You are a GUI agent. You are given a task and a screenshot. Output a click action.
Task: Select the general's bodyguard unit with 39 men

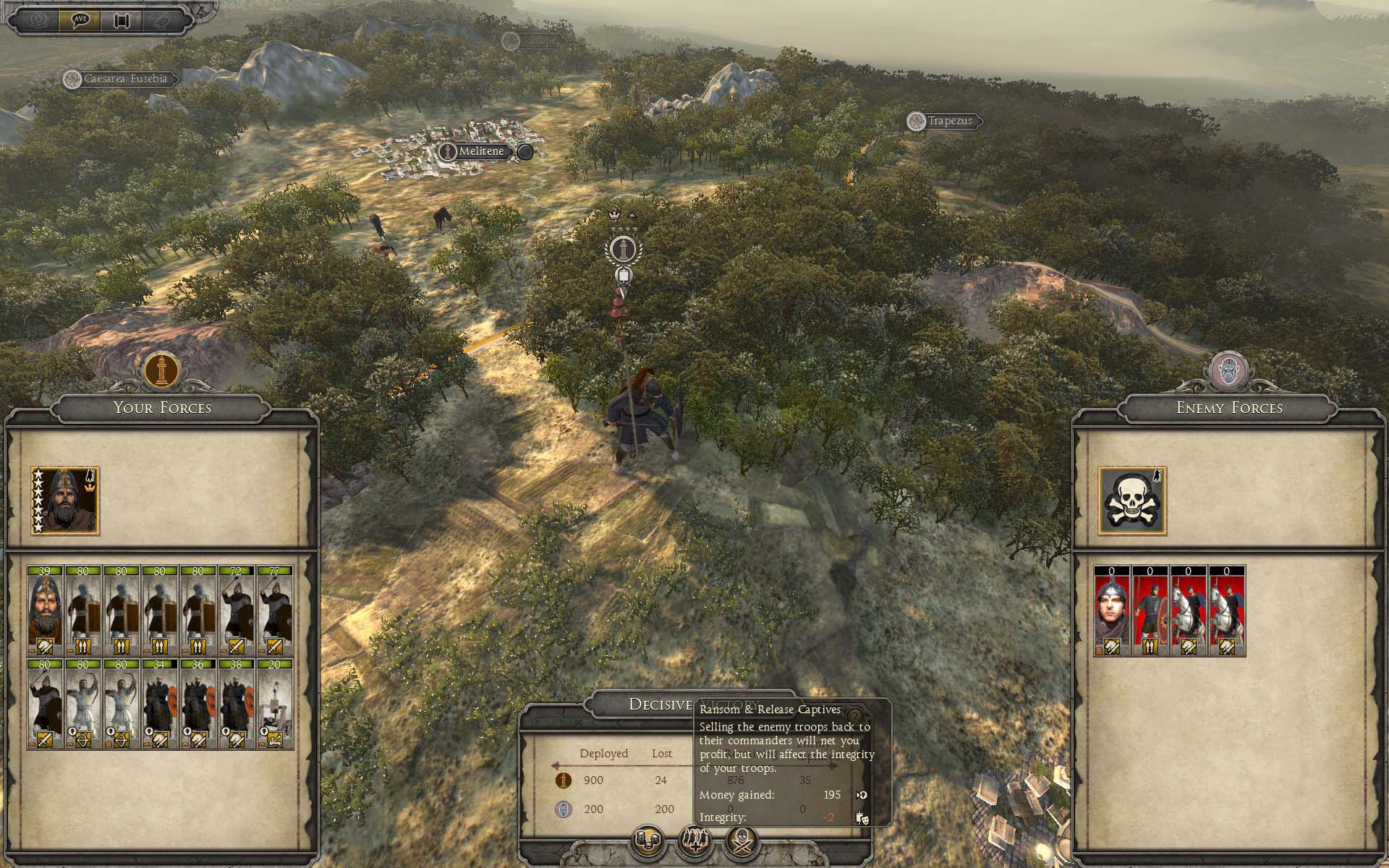[45, 611]
